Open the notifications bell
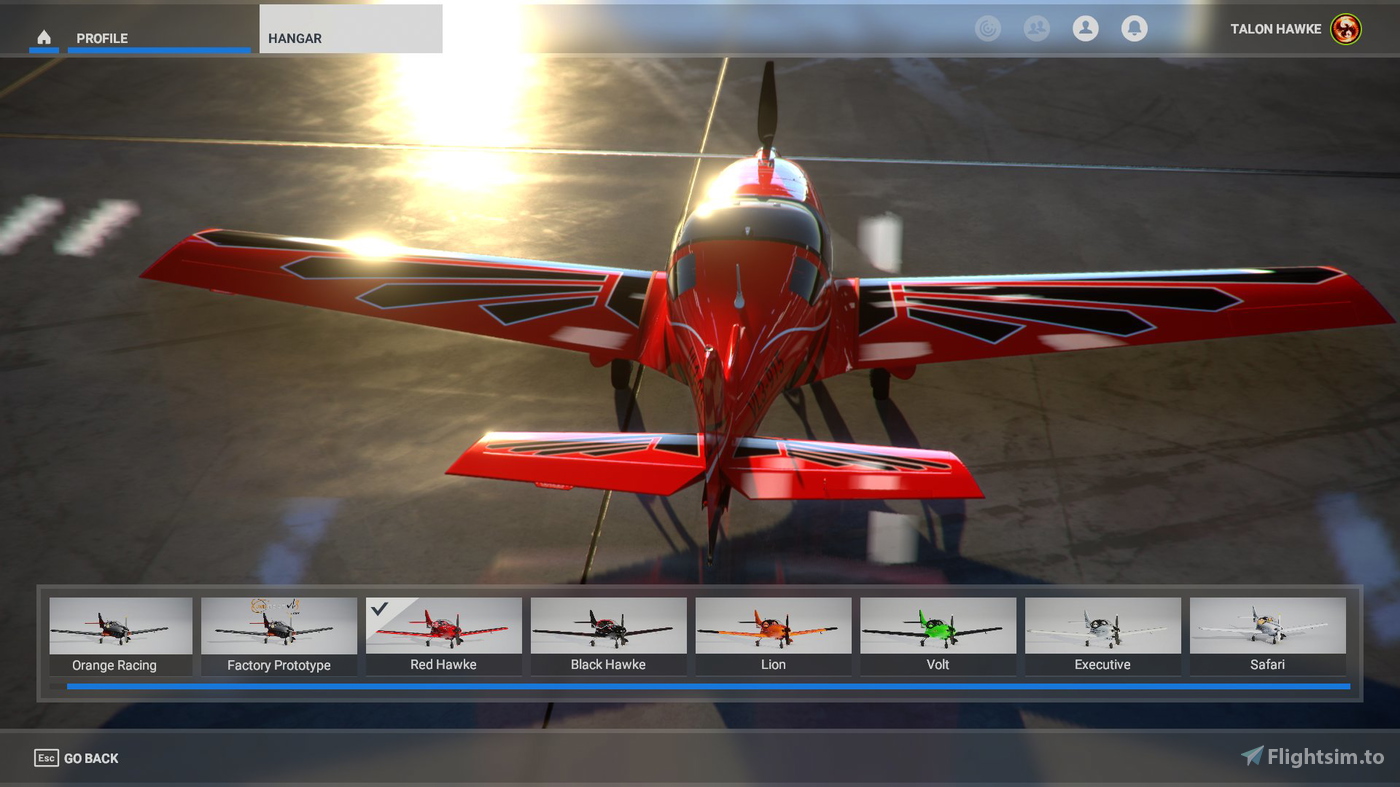This screenshot has height=787, width=1400. click(x=1134, y=28)
